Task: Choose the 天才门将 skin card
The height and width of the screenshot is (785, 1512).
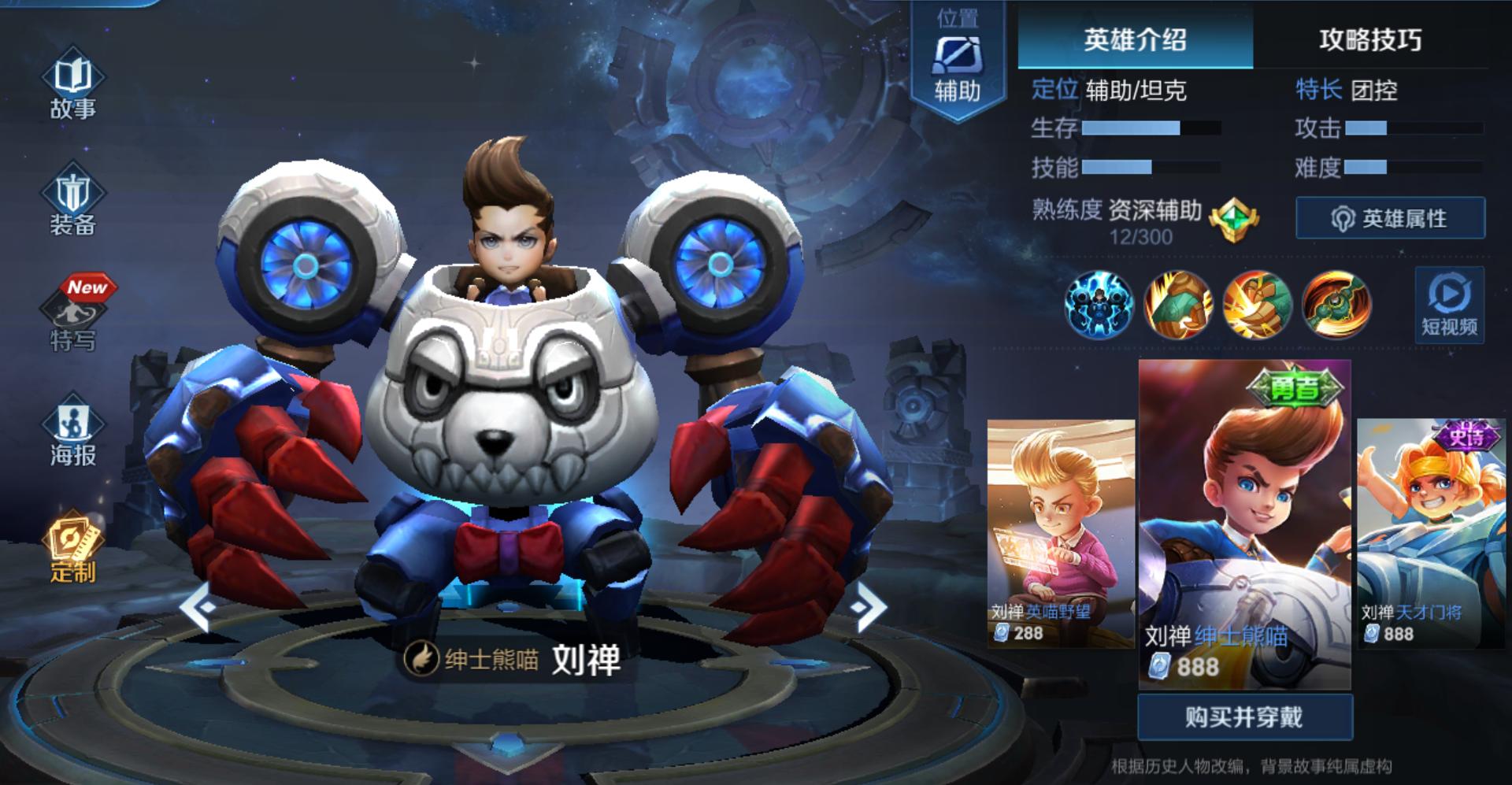Action: (1429, 533)
